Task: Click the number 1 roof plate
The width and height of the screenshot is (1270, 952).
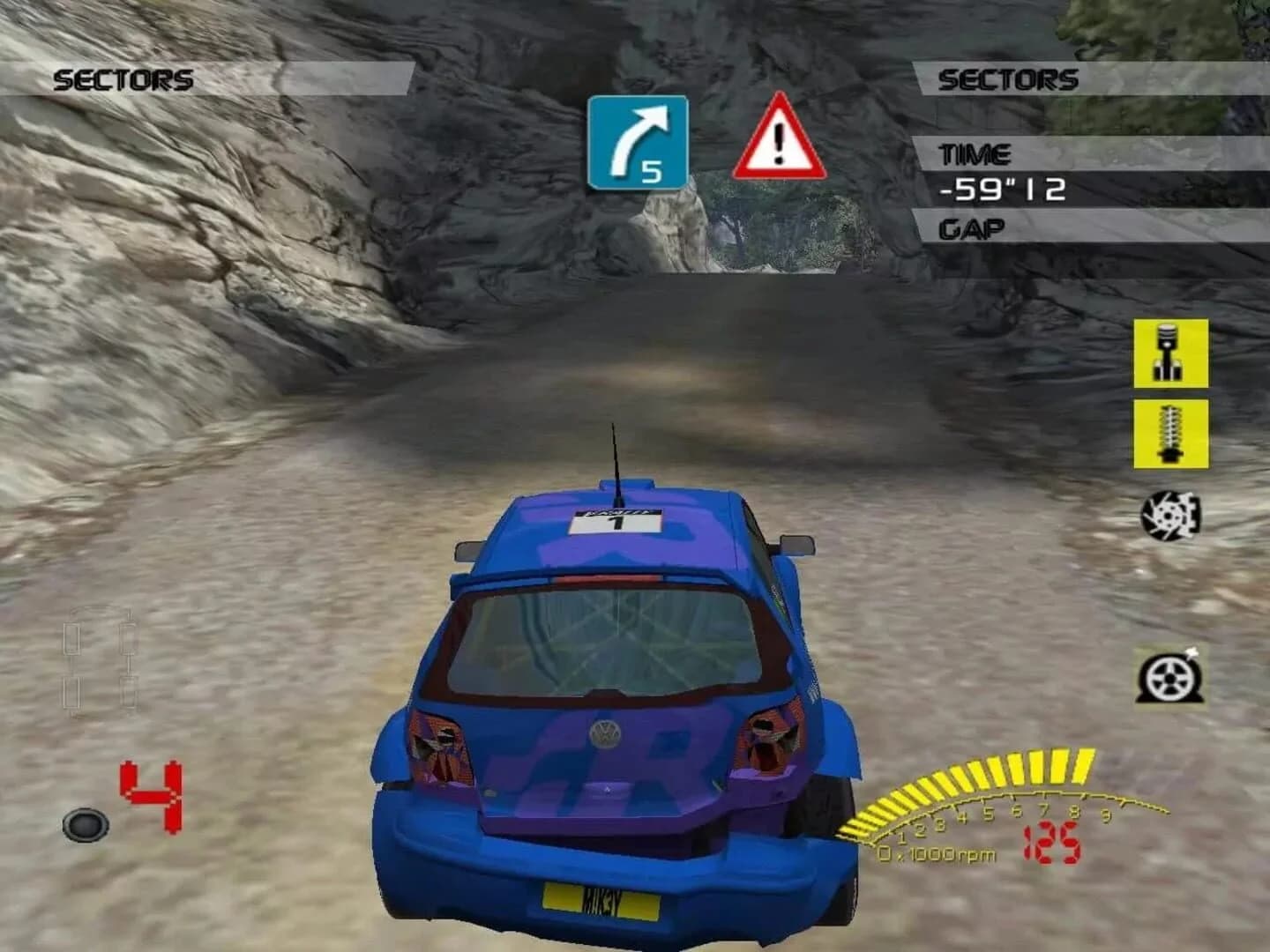Action: pos(617,520)
